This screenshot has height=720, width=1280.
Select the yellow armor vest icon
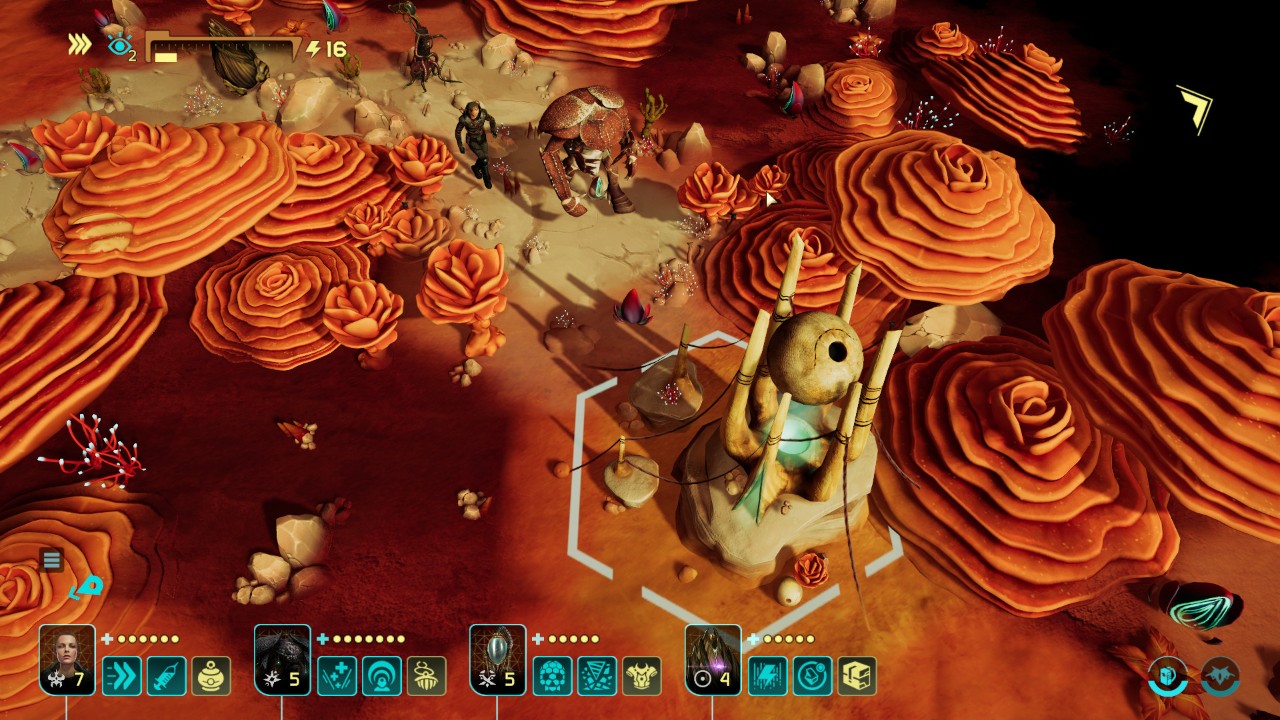[x=642, y=676]
